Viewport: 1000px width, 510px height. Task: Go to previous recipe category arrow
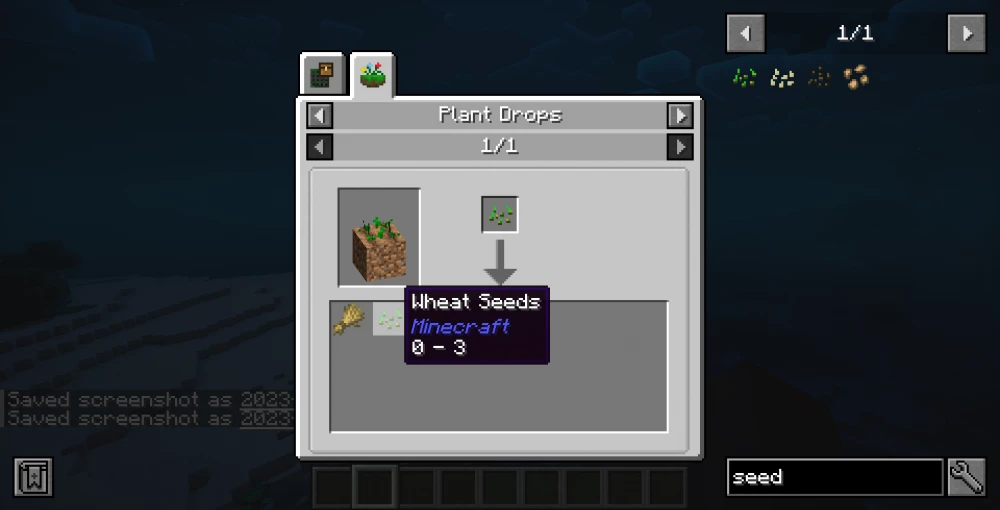coord(319,115)
